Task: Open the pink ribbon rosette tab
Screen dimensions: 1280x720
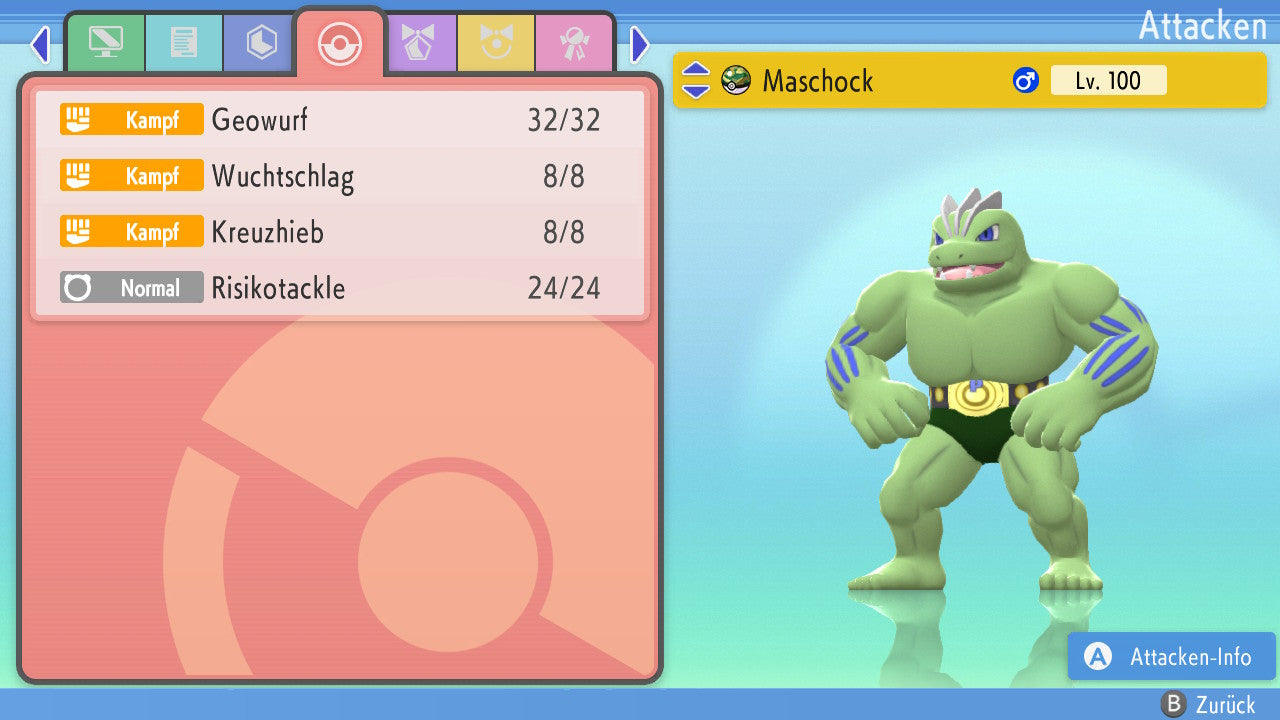Action: point(574,43)
